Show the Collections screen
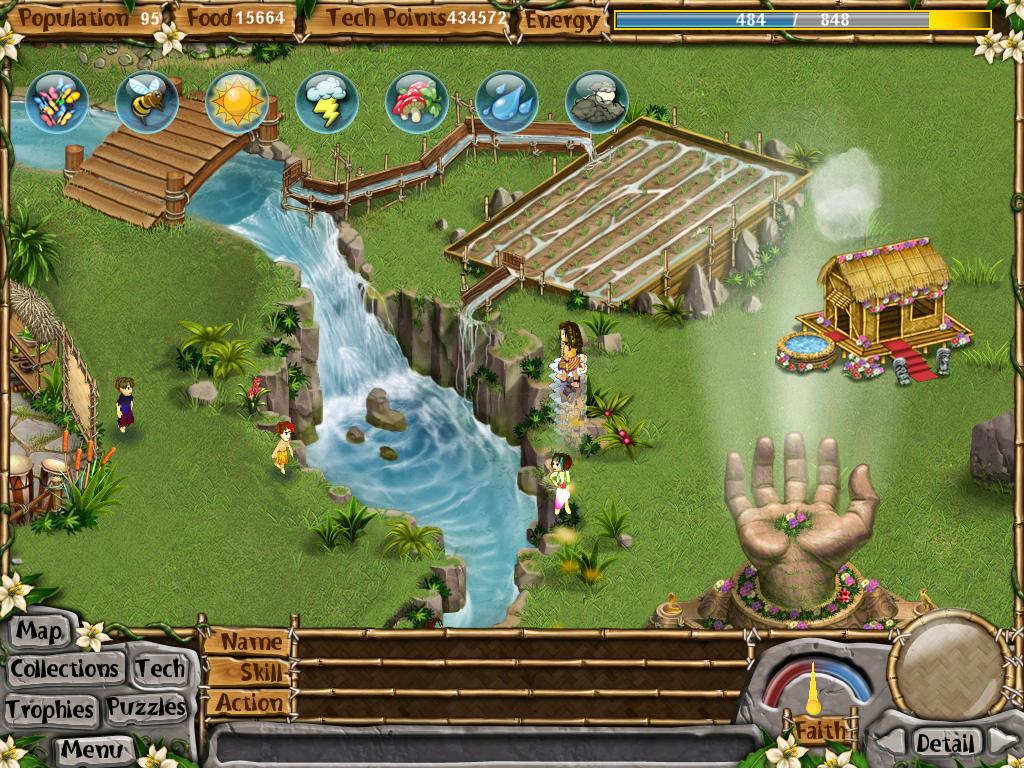 click(x=65, y=668)
